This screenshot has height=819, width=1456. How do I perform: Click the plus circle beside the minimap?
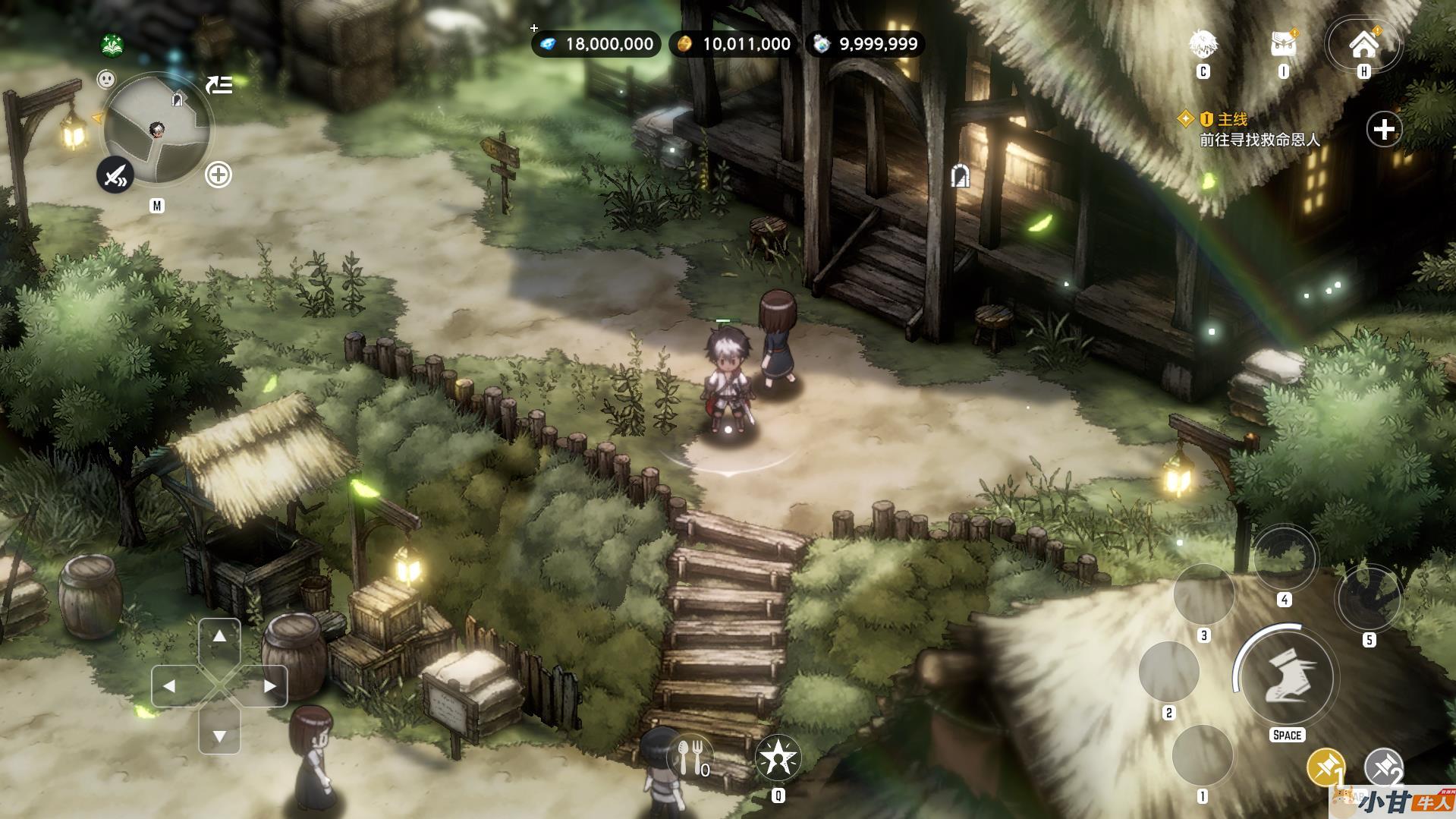pos(219,175)
